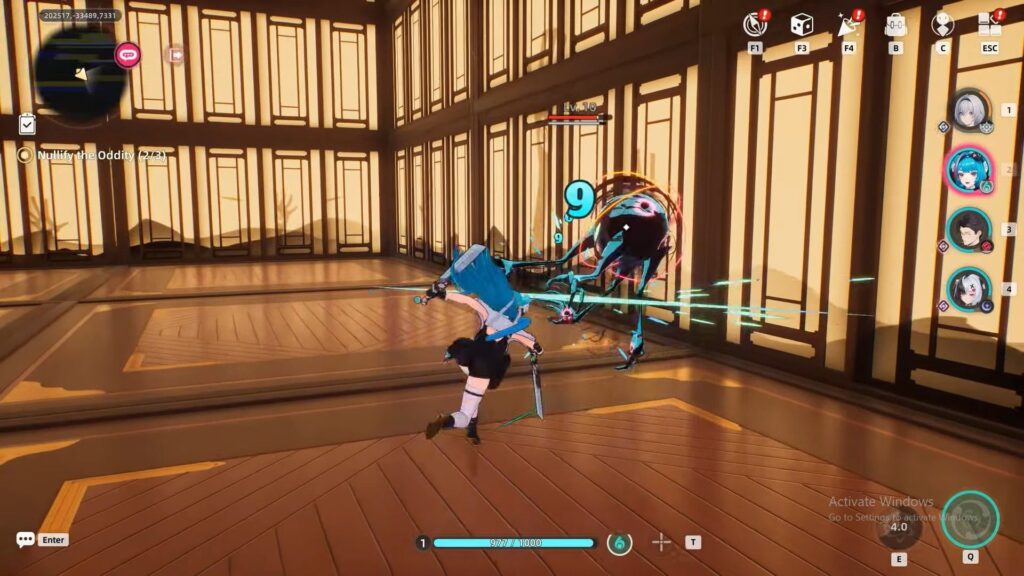Open the compass guide icon

point(755,25)
